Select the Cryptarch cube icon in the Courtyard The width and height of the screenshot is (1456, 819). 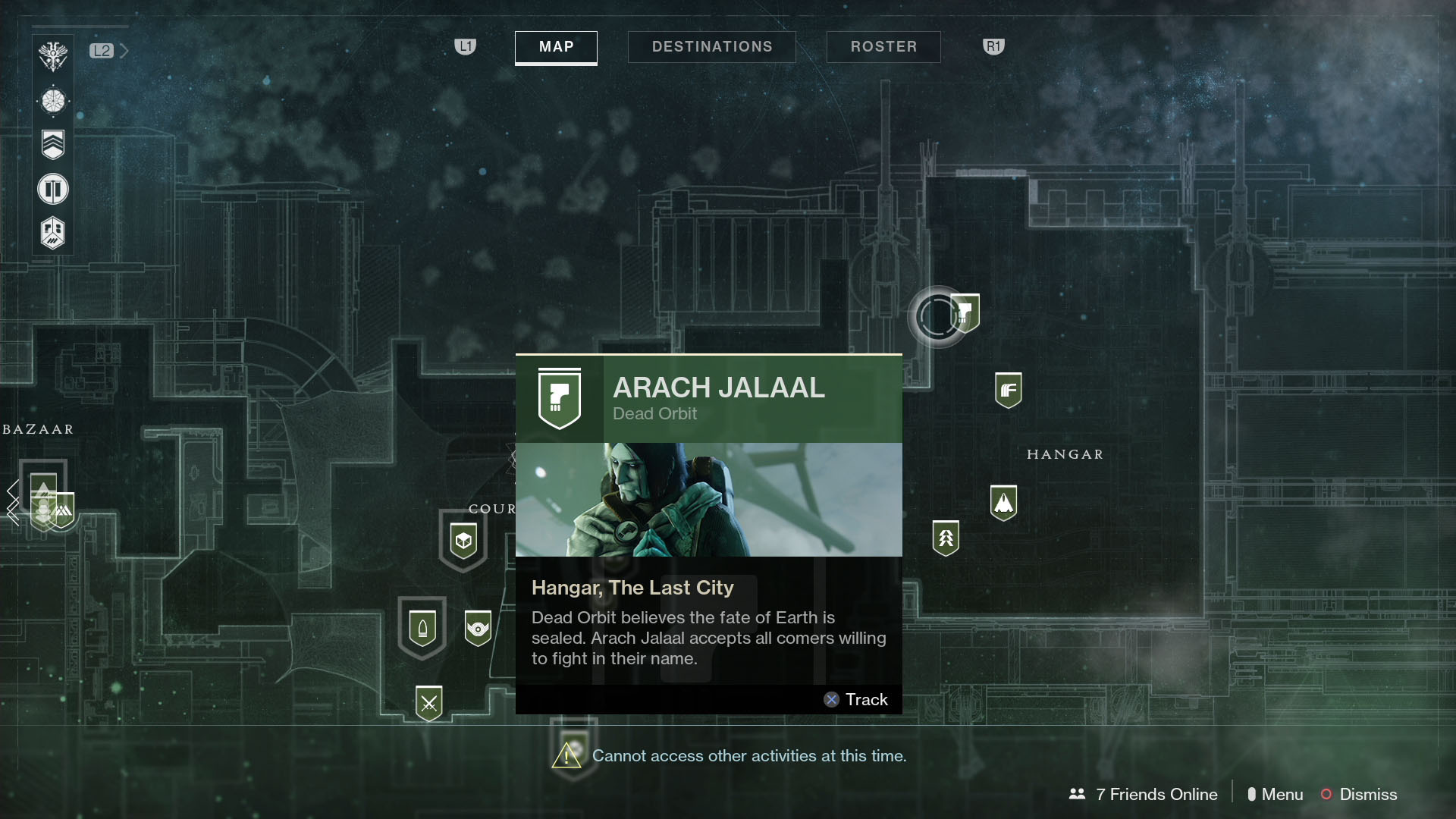(x=463, y=540)
